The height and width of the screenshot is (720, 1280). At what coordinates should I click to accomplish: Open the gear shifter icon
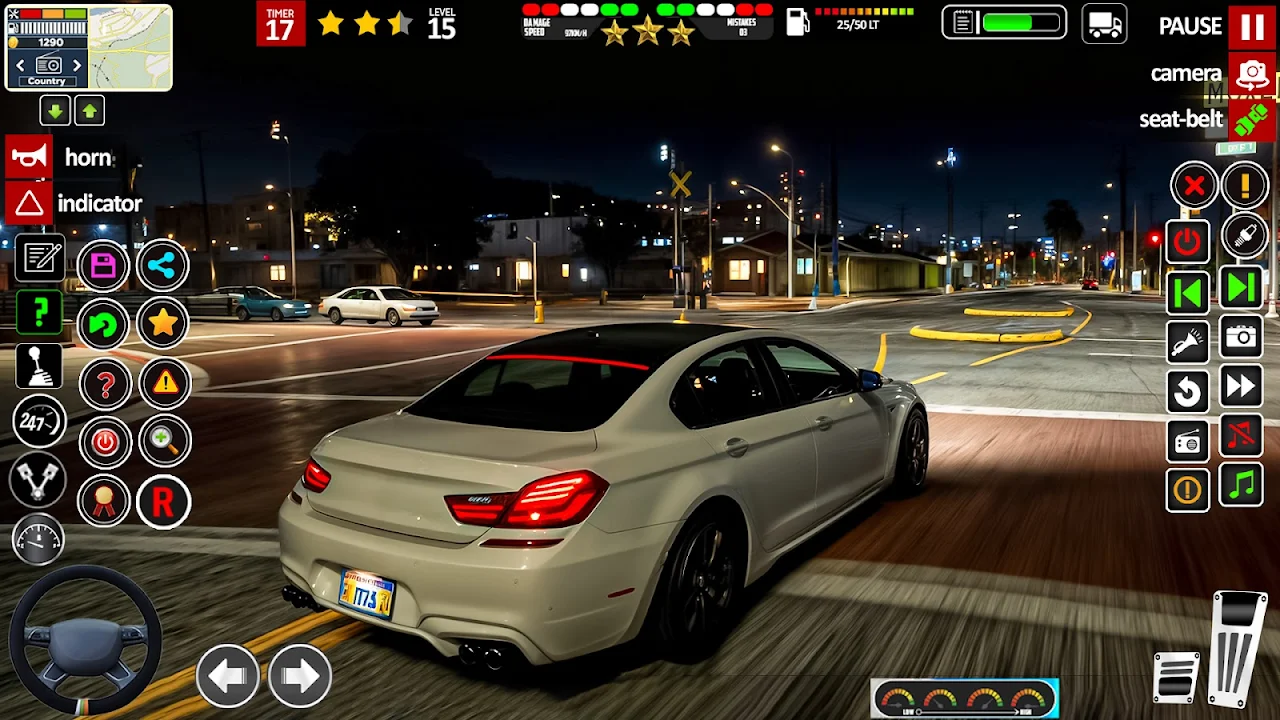(x=39, y=366)
